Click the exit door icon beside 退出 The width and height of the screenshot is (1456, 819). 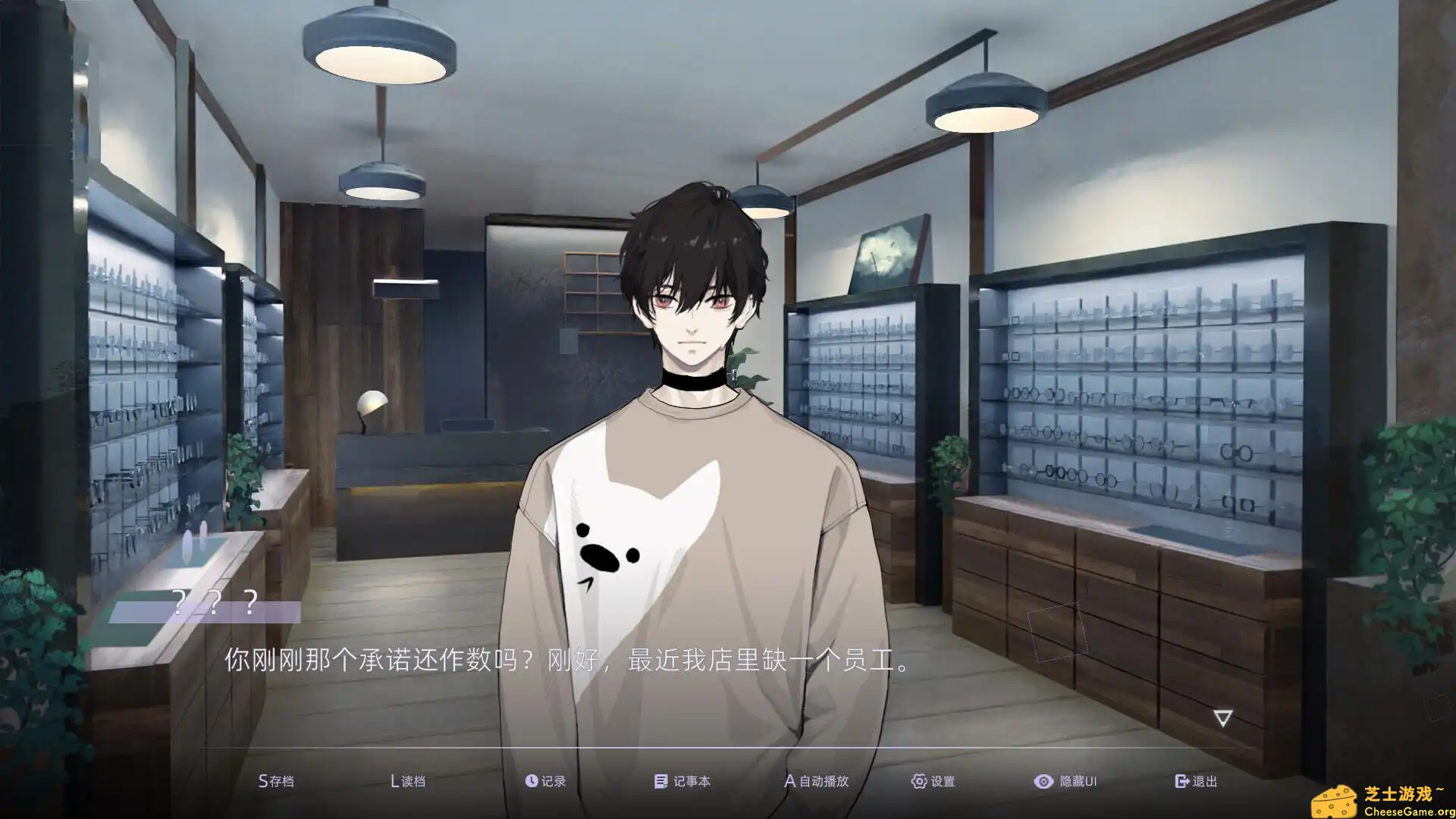pos(1180,780)
